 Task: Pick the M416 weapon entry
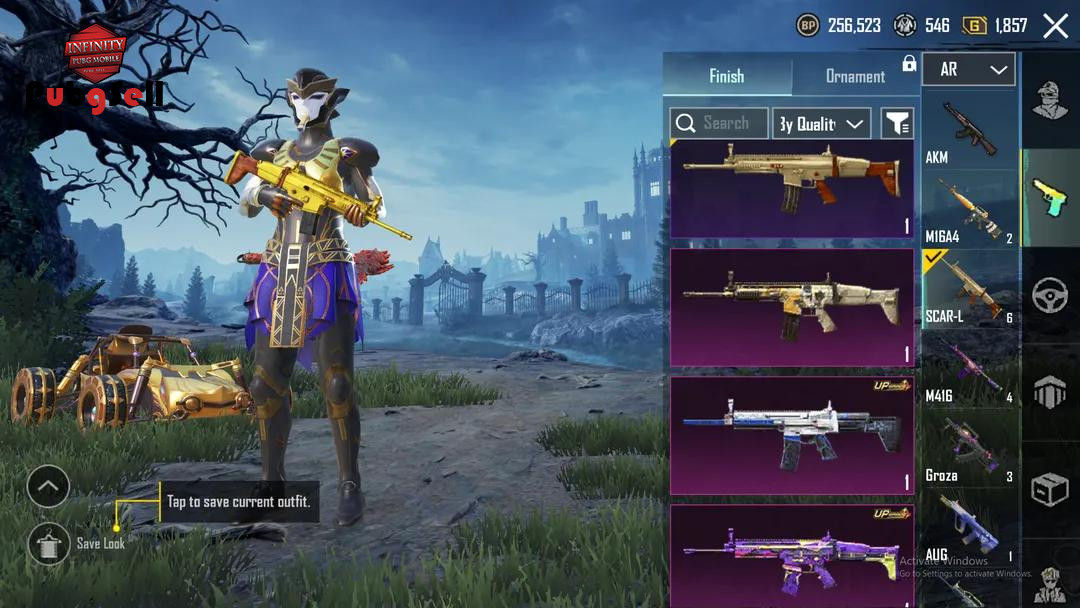click(969, 370)
